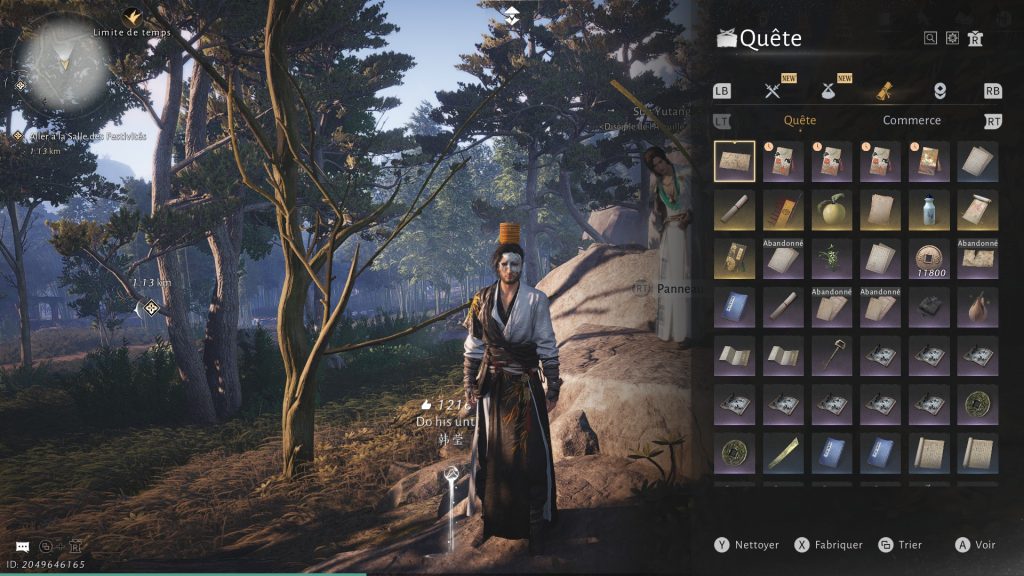Pick the brown gourd pouch item

click(x=977, y=306)
